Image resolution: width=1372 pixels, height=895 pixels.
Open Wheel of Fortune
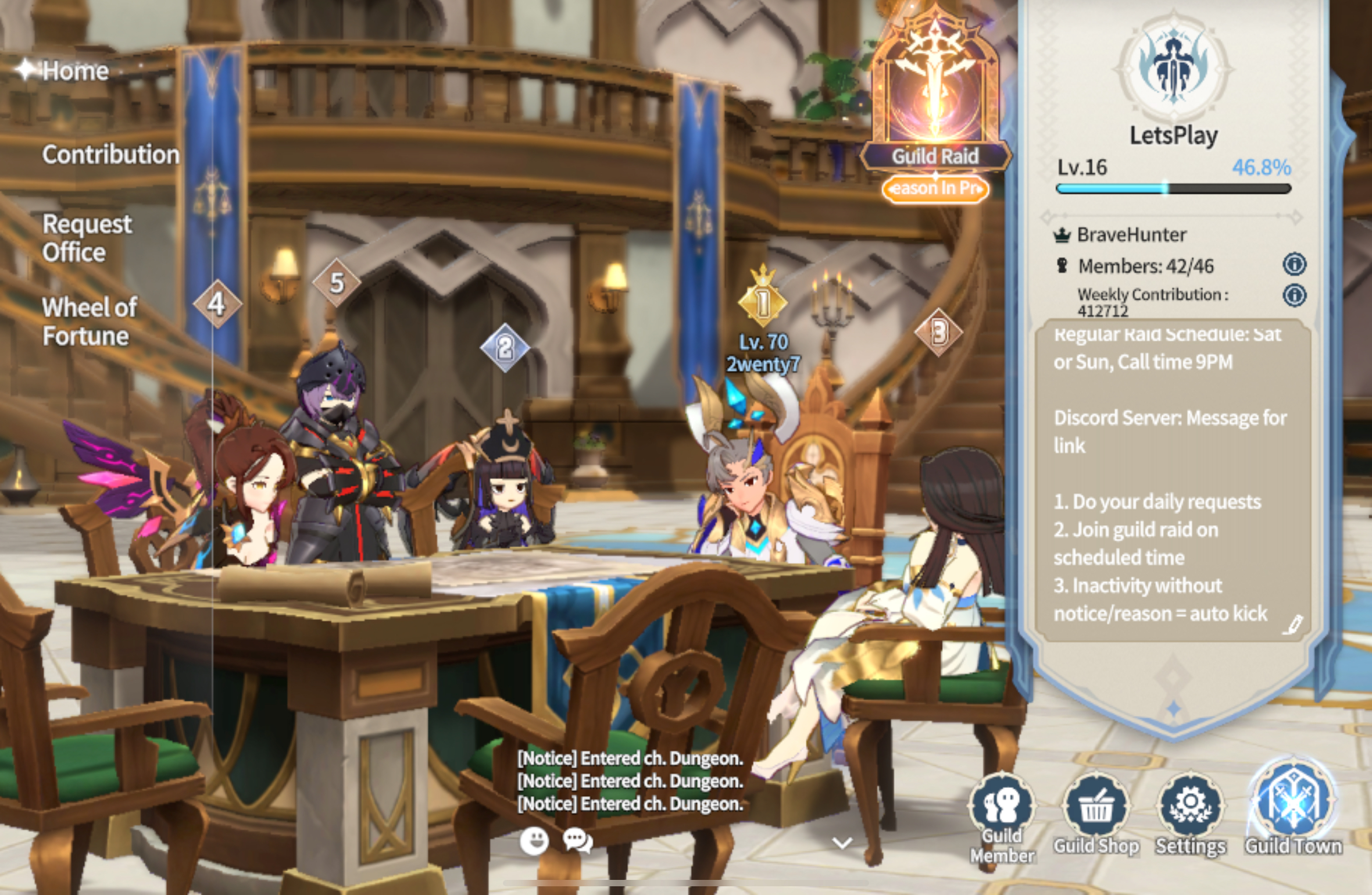(90, 322)
